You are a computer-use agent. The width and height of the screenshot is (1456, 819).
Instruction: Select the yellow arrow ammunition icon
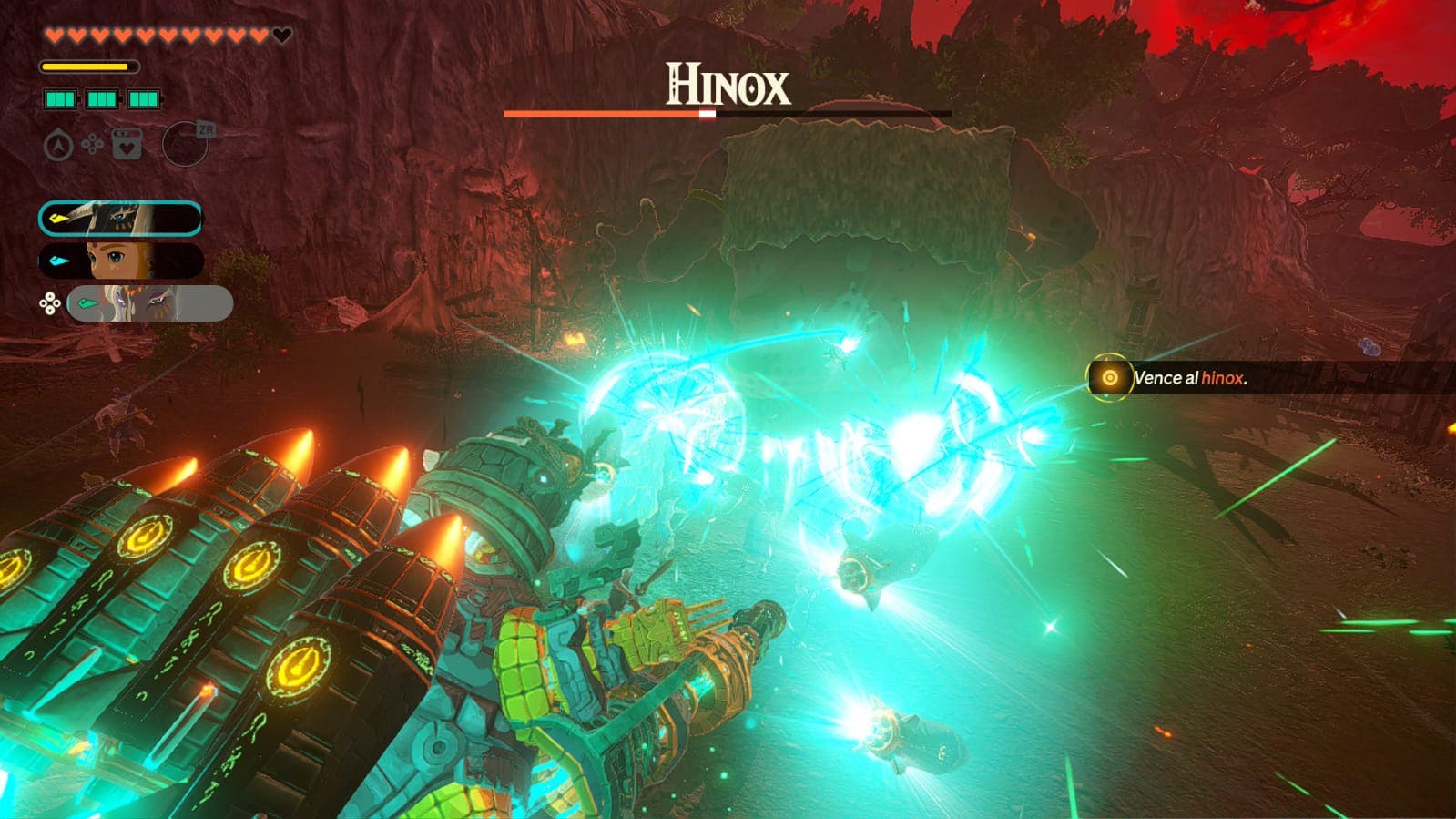point(58,217)
